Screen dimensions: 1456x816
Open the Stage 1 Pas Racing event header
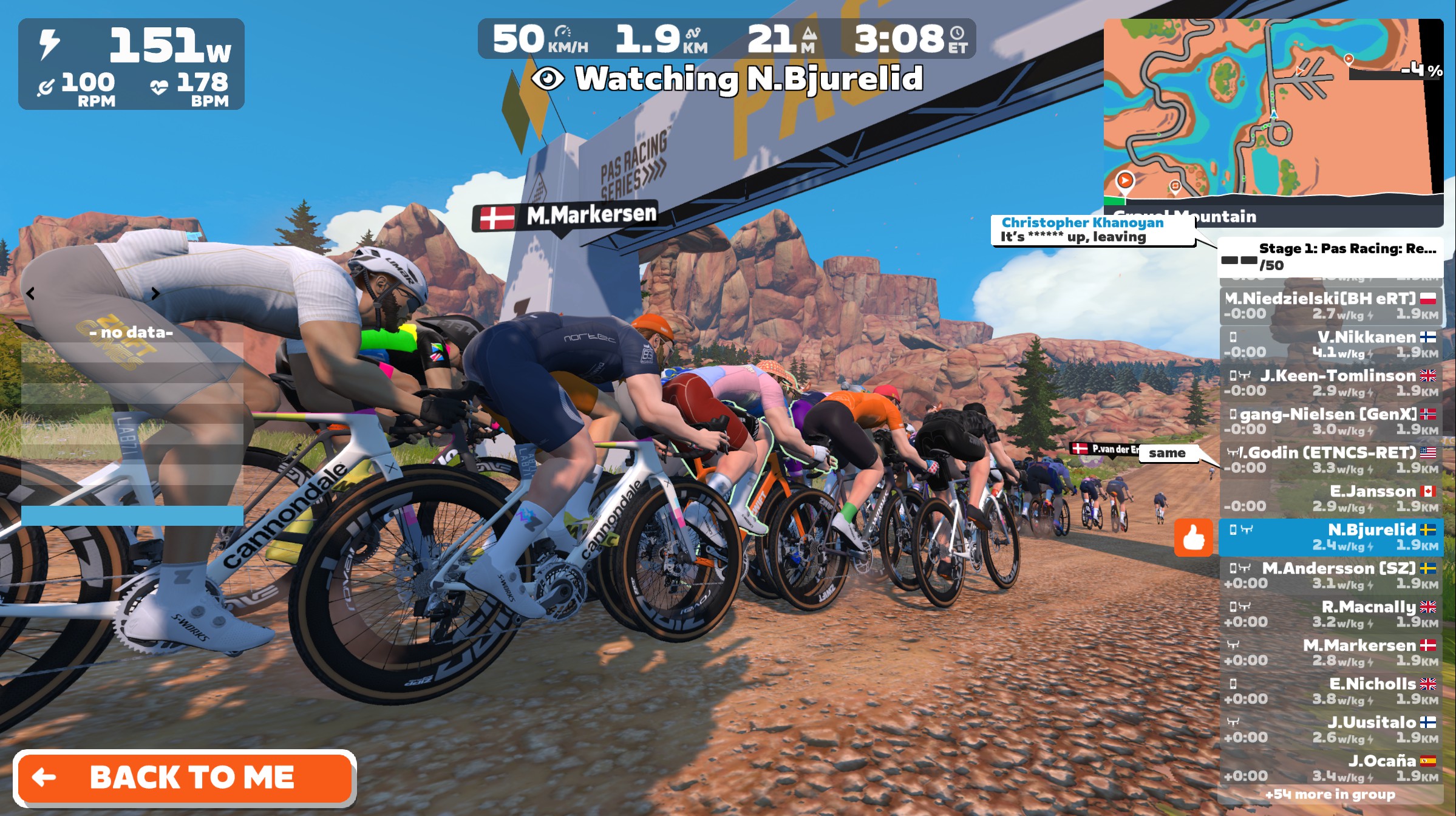pyautogui.click(x=1330, y=257)
